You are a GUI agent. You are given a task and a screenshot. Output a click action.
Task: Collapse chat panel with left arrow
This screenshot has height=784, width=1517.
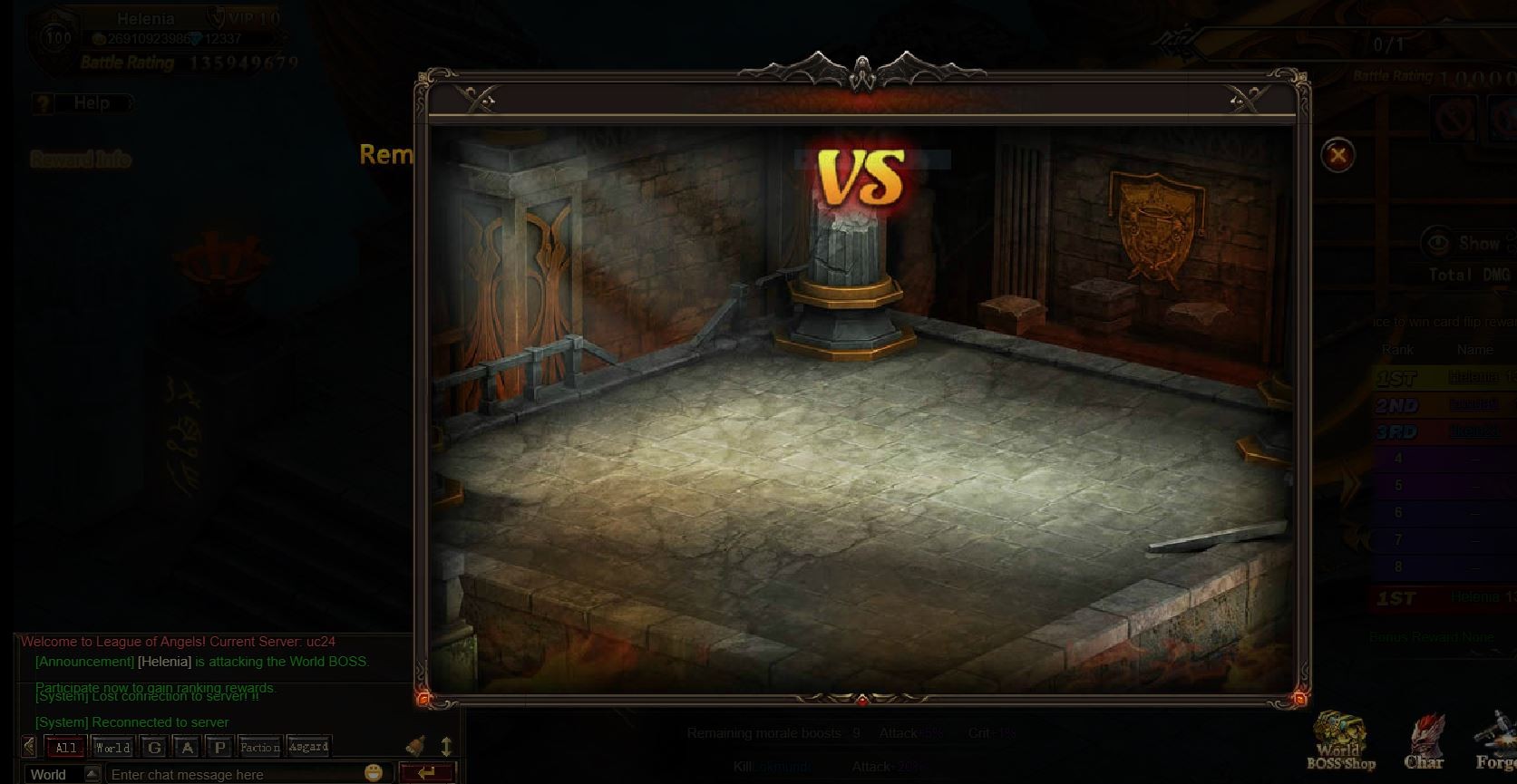[30, 747]
